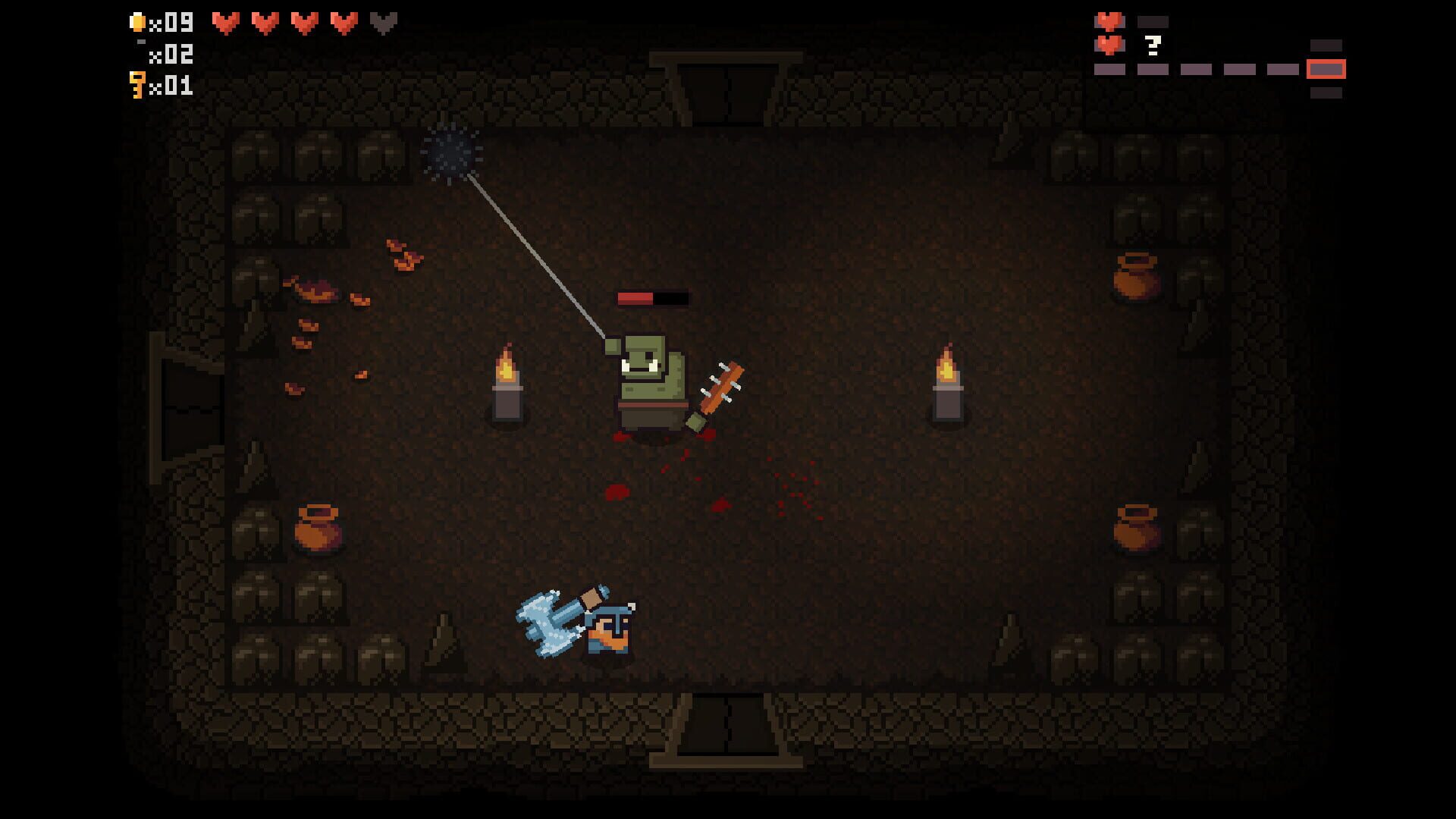This screenshot has height=819, width=1456.
Task: Click the leftmost inventory slot in the top-right row
Action: pyautogui.click(x=1109, y=71)
